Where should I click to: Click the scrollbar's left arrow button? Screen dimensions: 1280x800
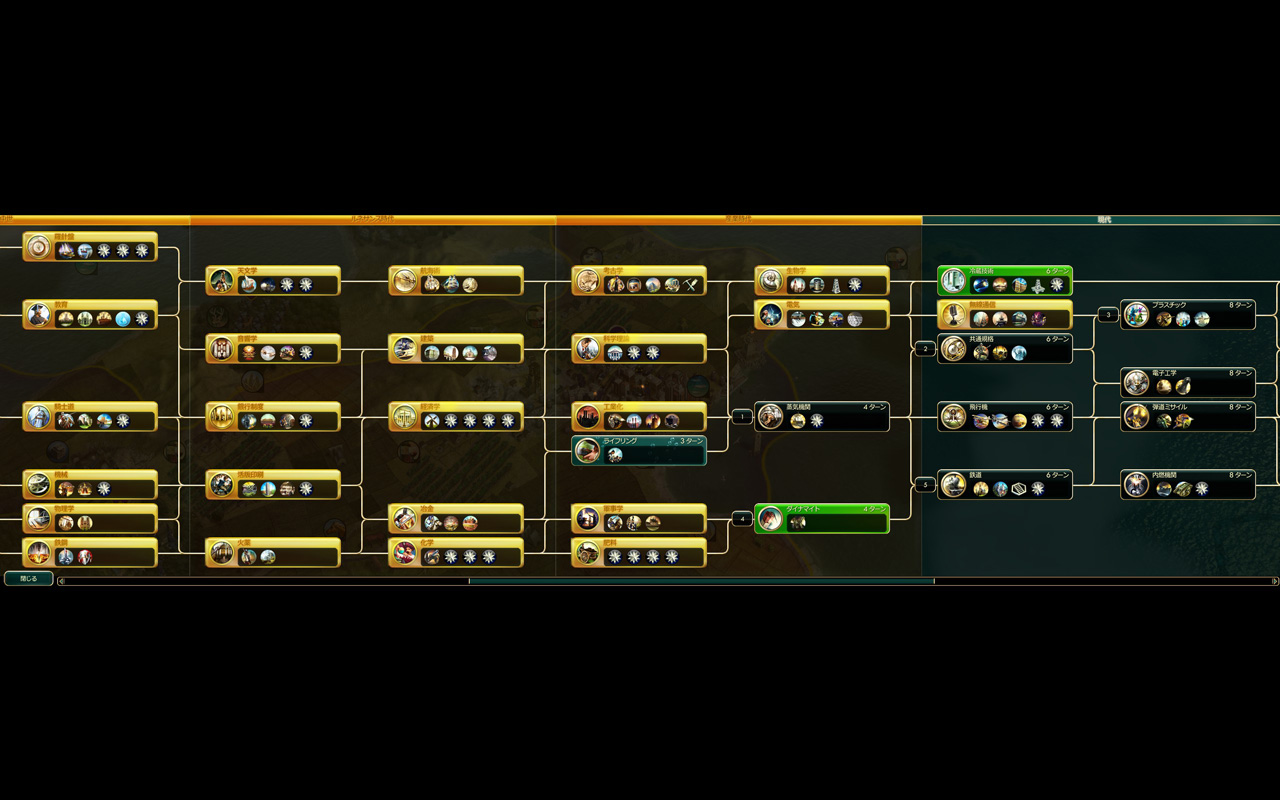click(x=61, y=581)
